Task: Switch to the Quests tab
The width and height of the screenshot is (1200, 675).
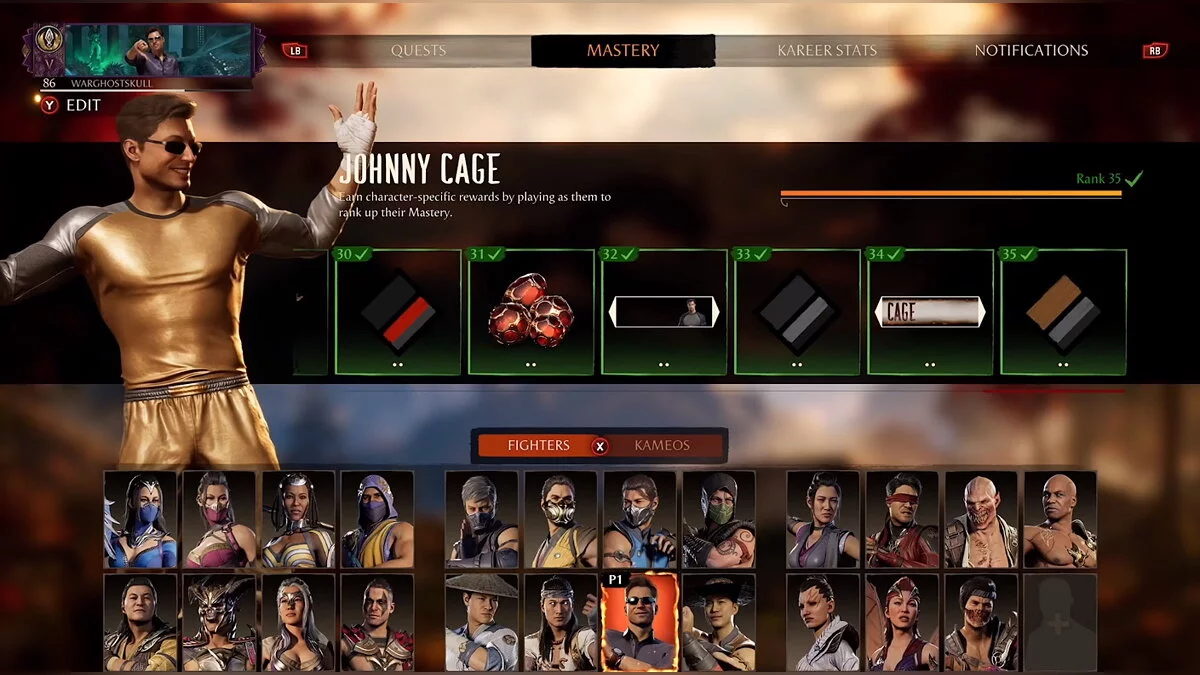Action: tap(418, 50)
